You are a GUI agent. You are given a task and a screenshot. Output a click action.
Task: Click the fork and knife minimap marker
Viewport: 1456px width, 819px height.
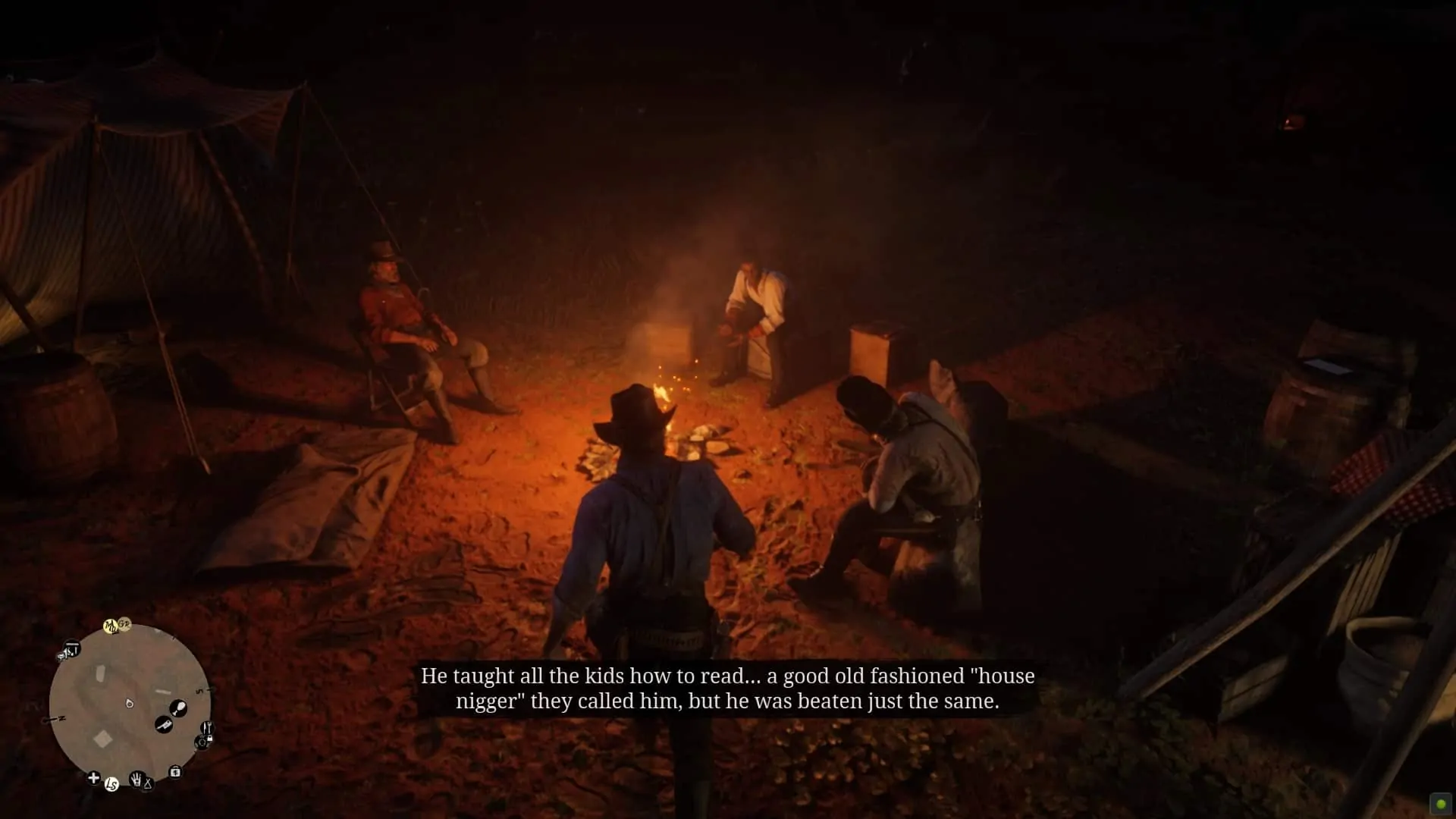coord(206,728)
